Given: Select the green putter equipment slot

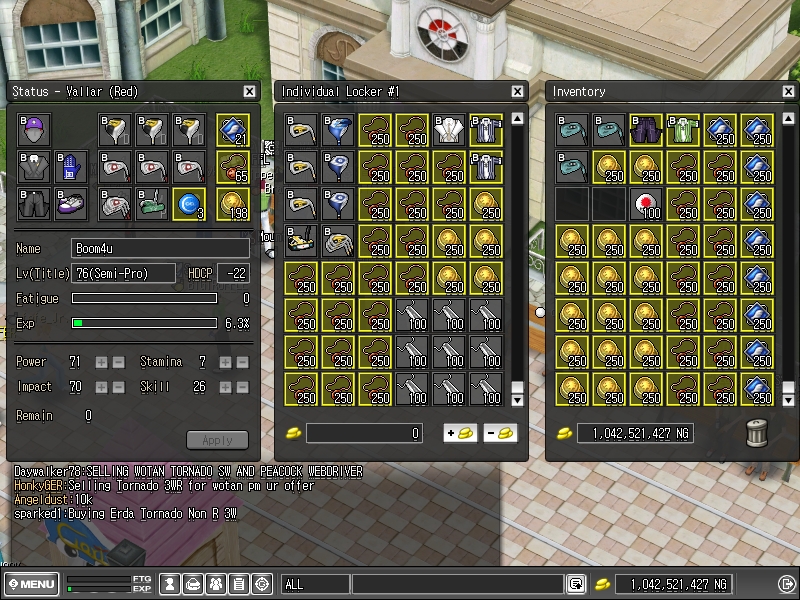Looking at the screenshot, I should (151, 204).
